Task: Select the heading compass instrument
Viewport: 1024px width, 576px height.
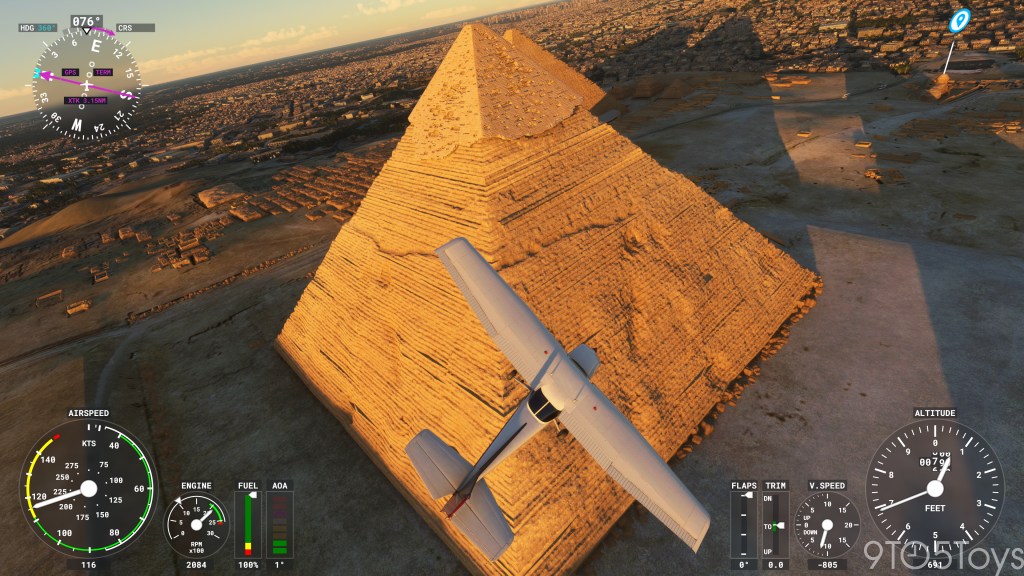Action: coord(86,82)
